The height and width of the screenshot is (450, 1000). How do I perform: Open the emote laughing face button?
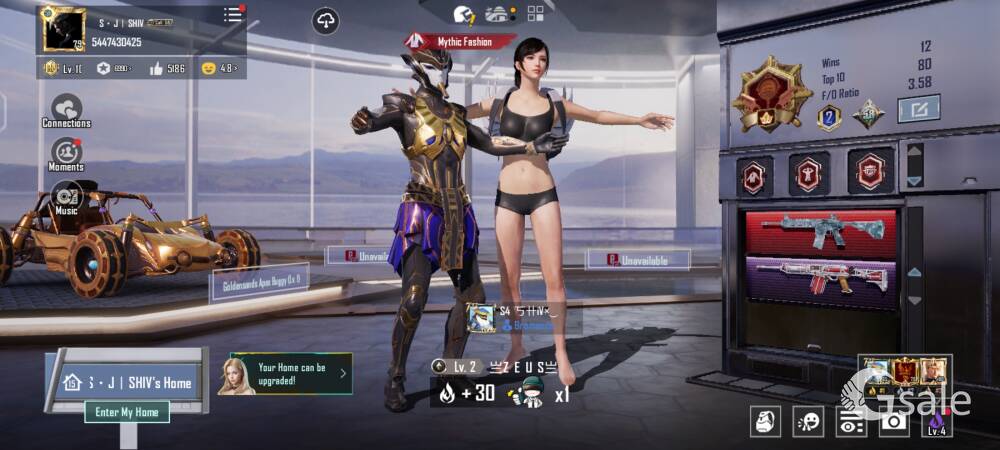click(808, 422)
